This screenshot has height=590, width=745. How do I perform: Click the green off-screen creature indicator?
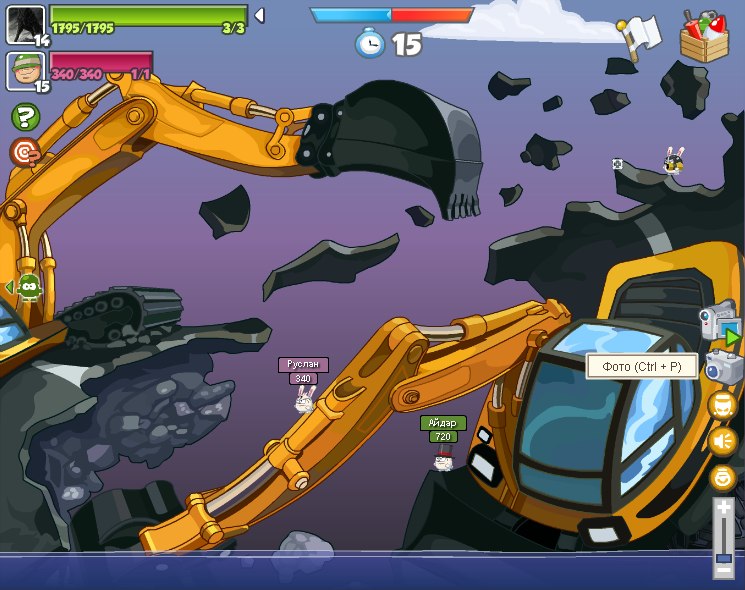28,288
